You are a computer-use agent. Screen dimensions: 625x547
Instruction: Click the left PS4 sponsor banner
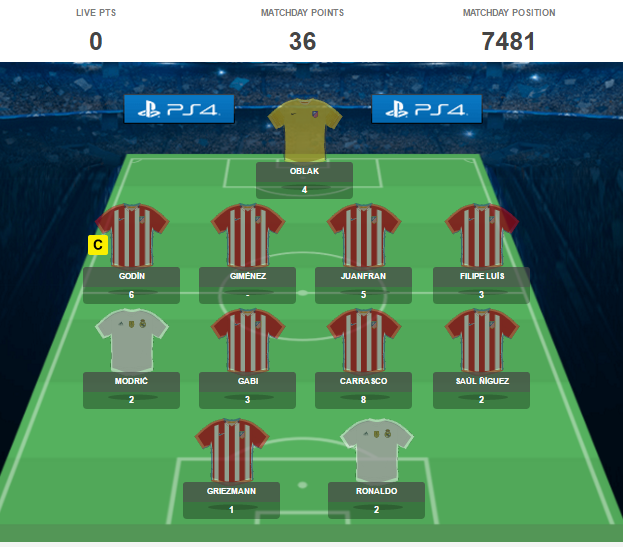[179, 109]
